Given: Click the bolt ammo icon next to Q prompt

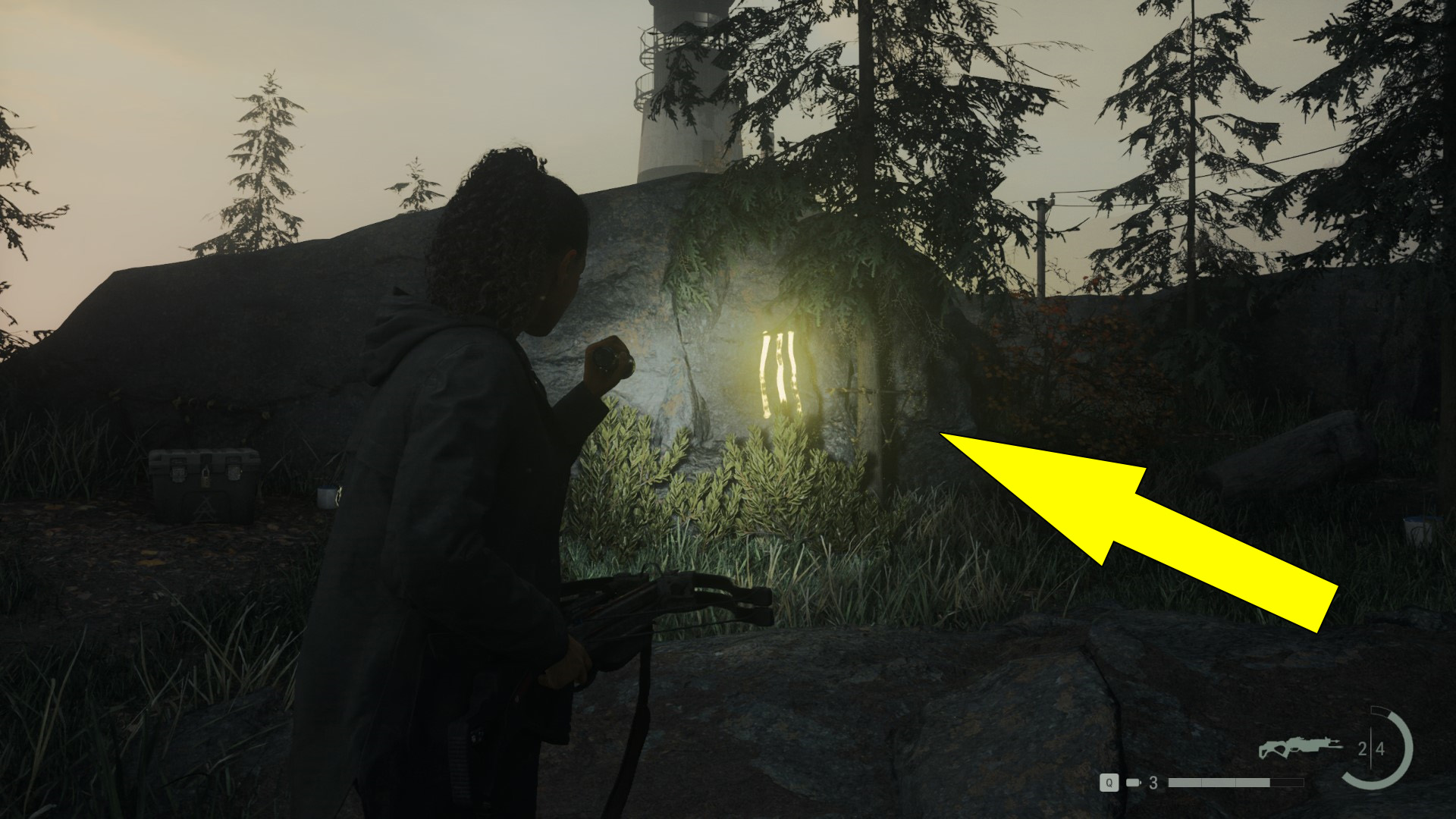Looking at the screenshot, I should tap(1134, 782).
